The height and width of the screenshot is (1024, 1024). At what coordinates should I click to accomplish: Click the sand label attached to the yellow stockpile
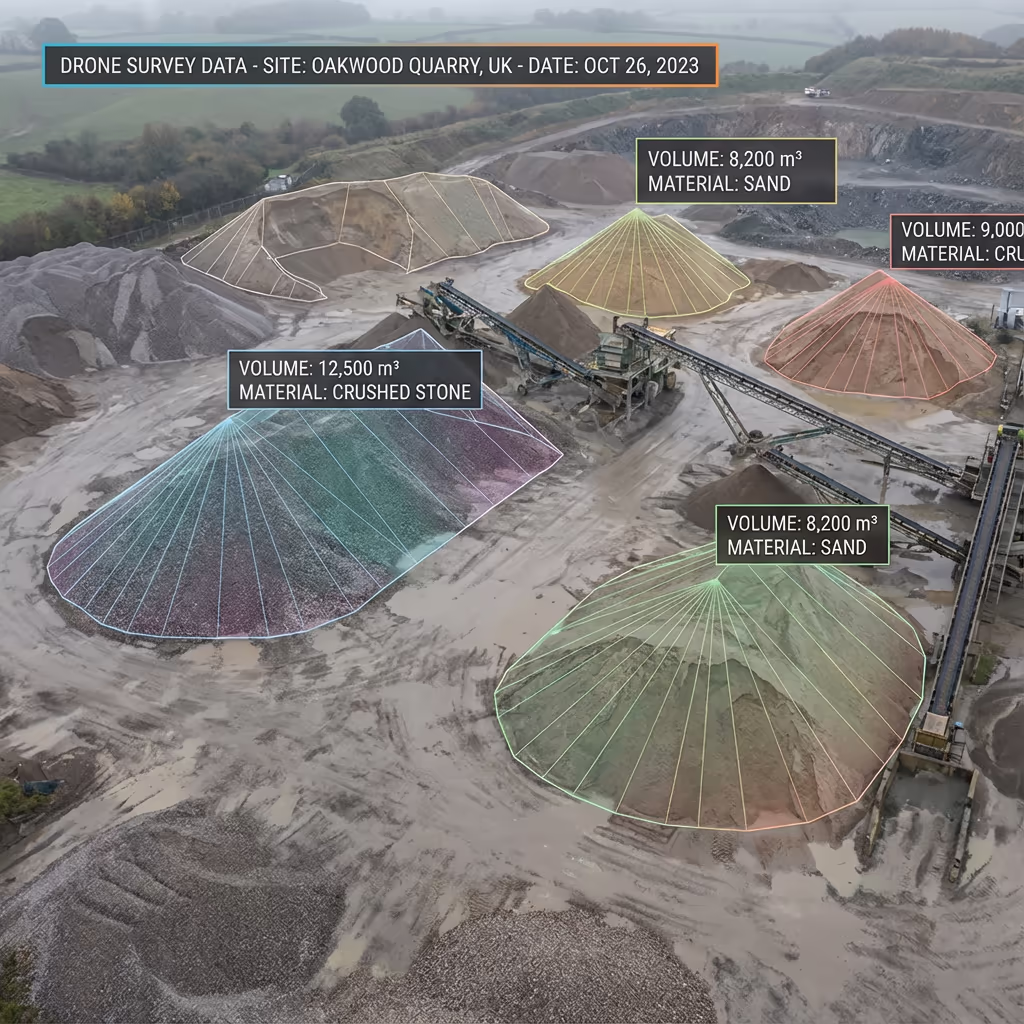(736, 171)
